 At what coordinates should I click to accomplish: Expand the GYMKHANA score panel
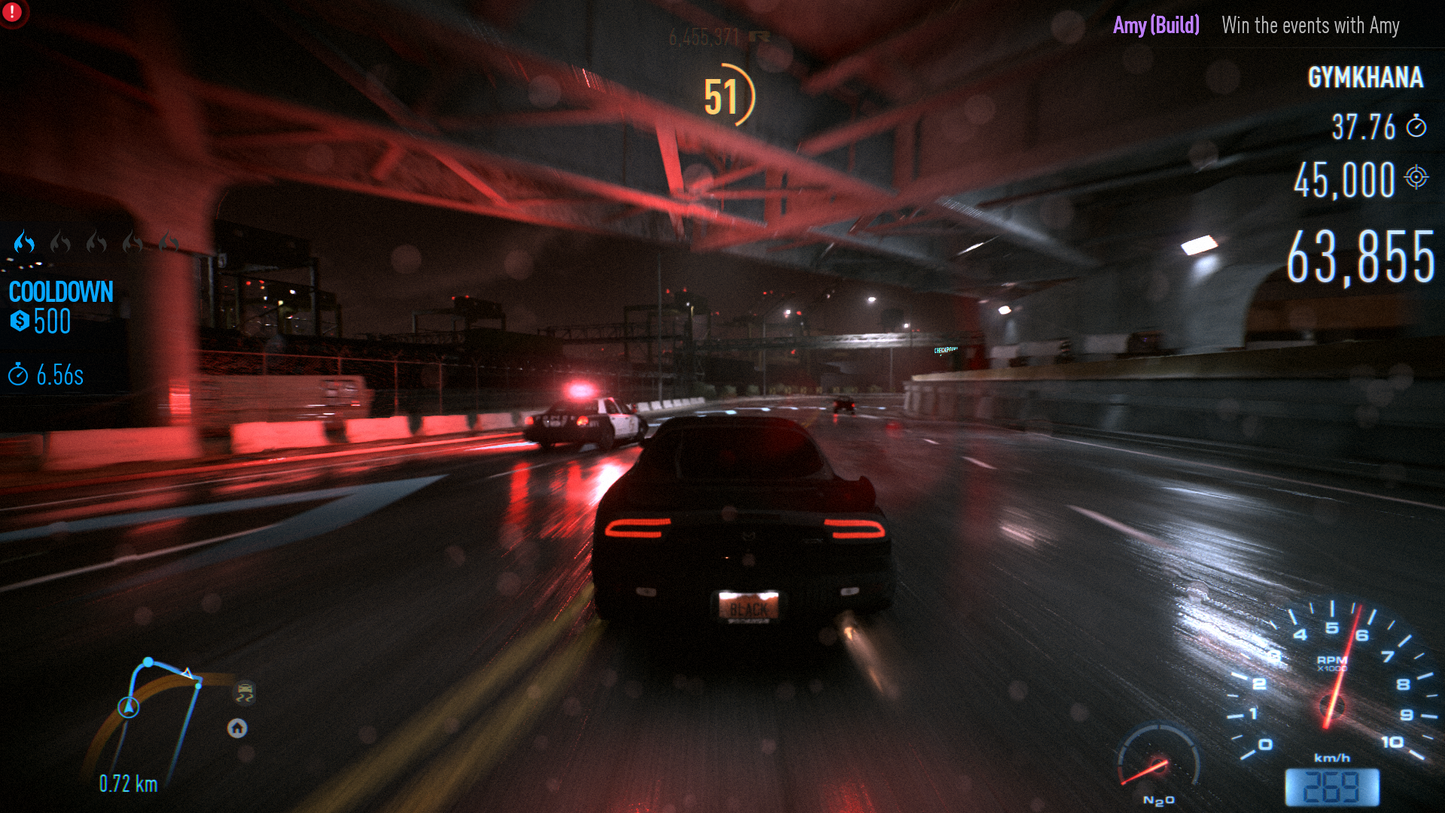click(1367, 77)
